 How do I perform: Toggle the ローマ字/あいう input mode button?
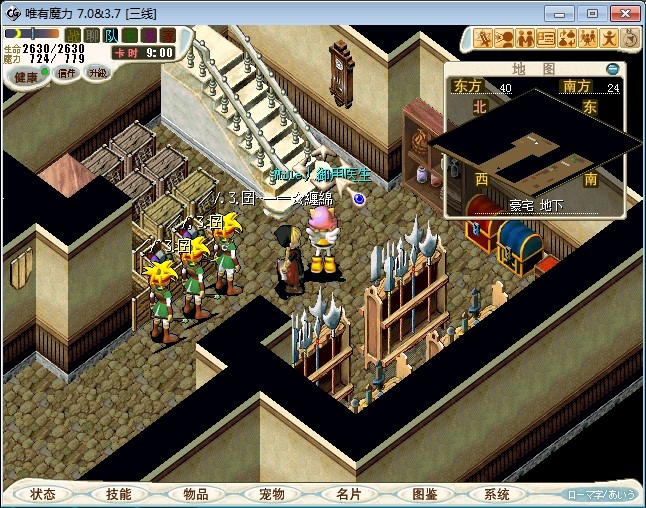(601, 494)
